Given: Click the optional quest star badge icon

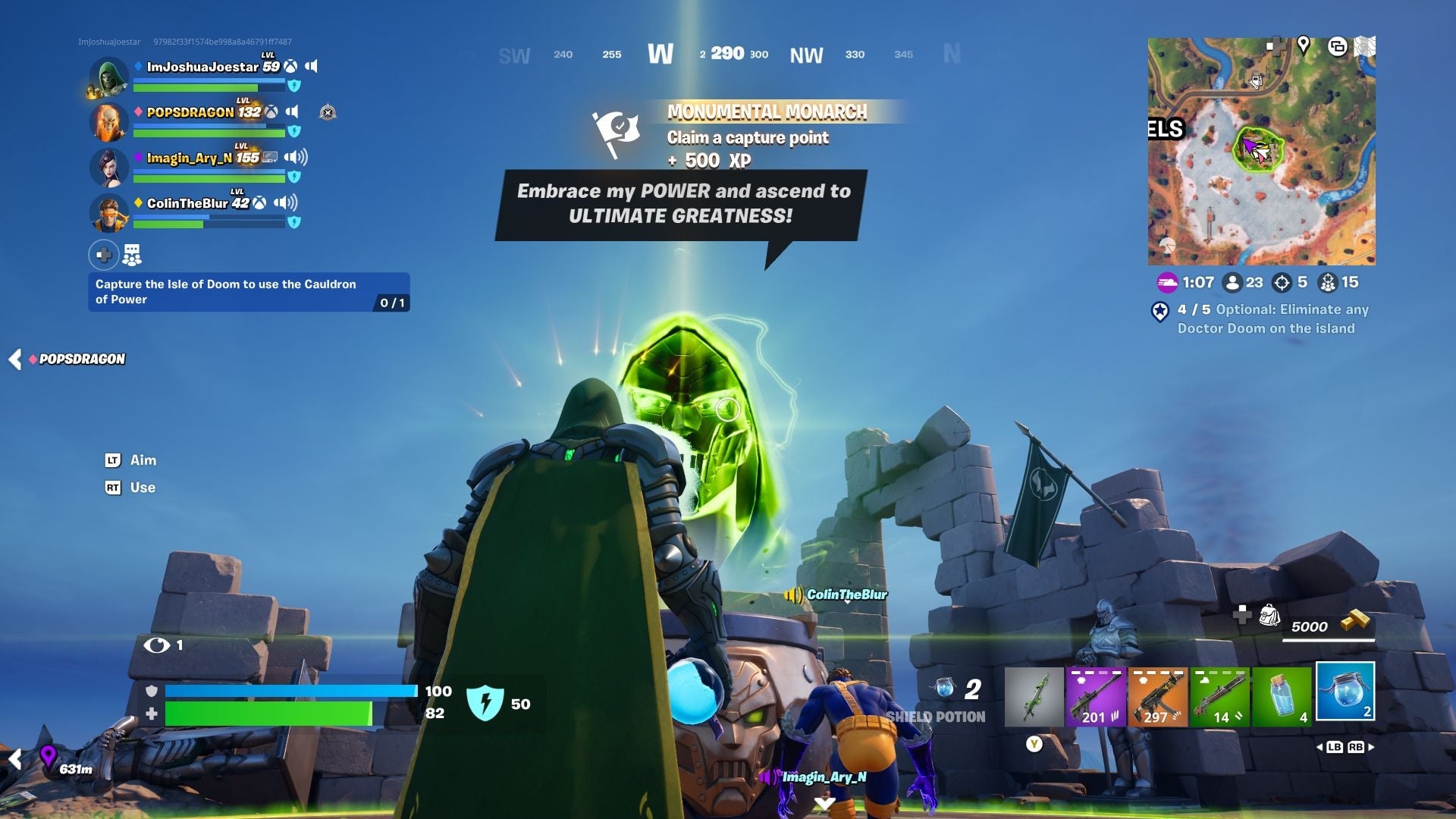Looking at the screenshot, I should tap(1159, 312).
